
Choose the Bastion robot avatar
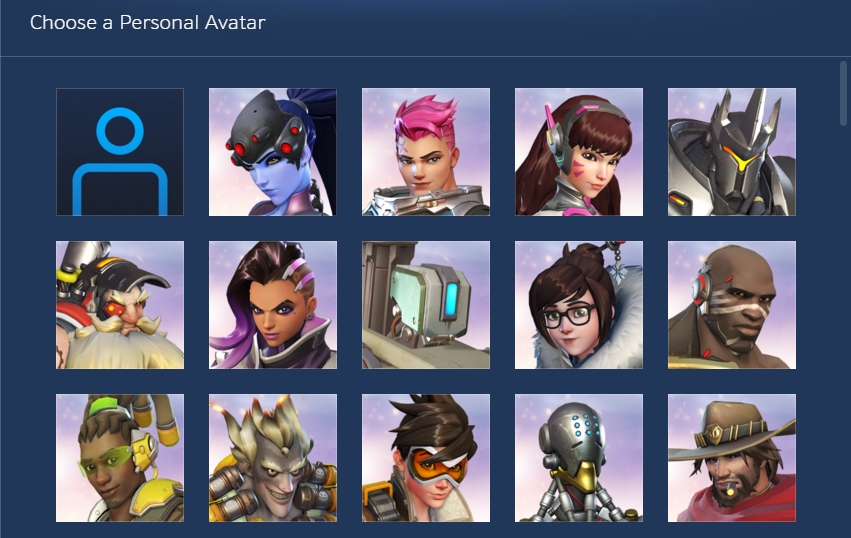pyautogui.click(x=426, y=305)
